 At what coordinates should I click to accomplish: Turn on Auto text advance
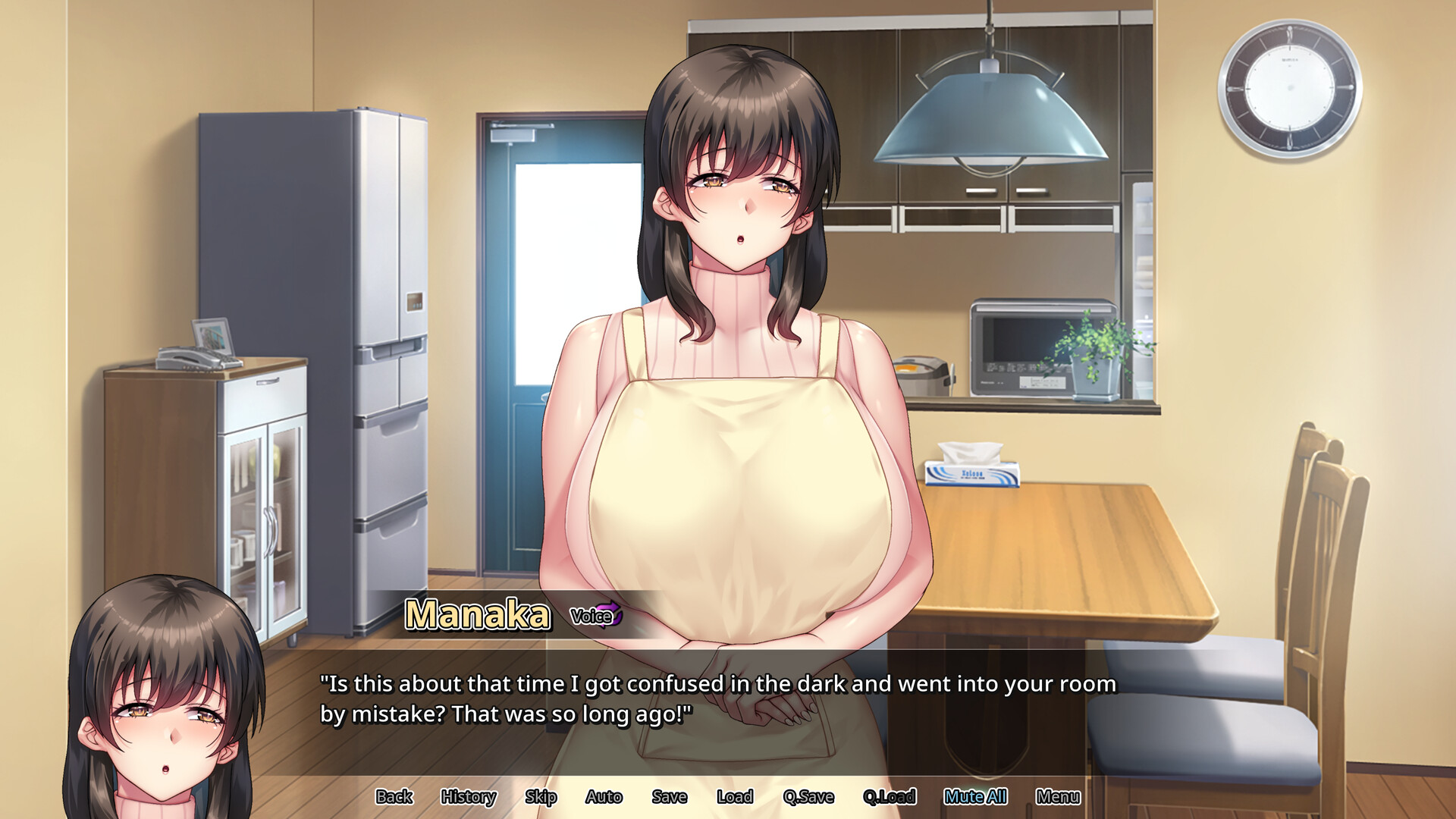point(604,796)
